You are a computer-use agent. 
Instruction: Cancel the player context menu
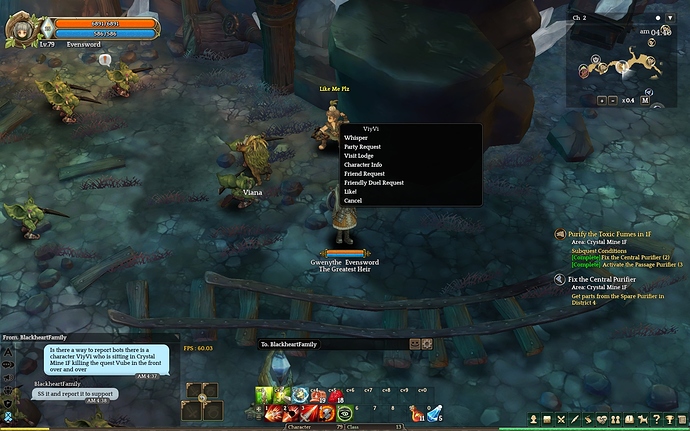pos(353,201)
